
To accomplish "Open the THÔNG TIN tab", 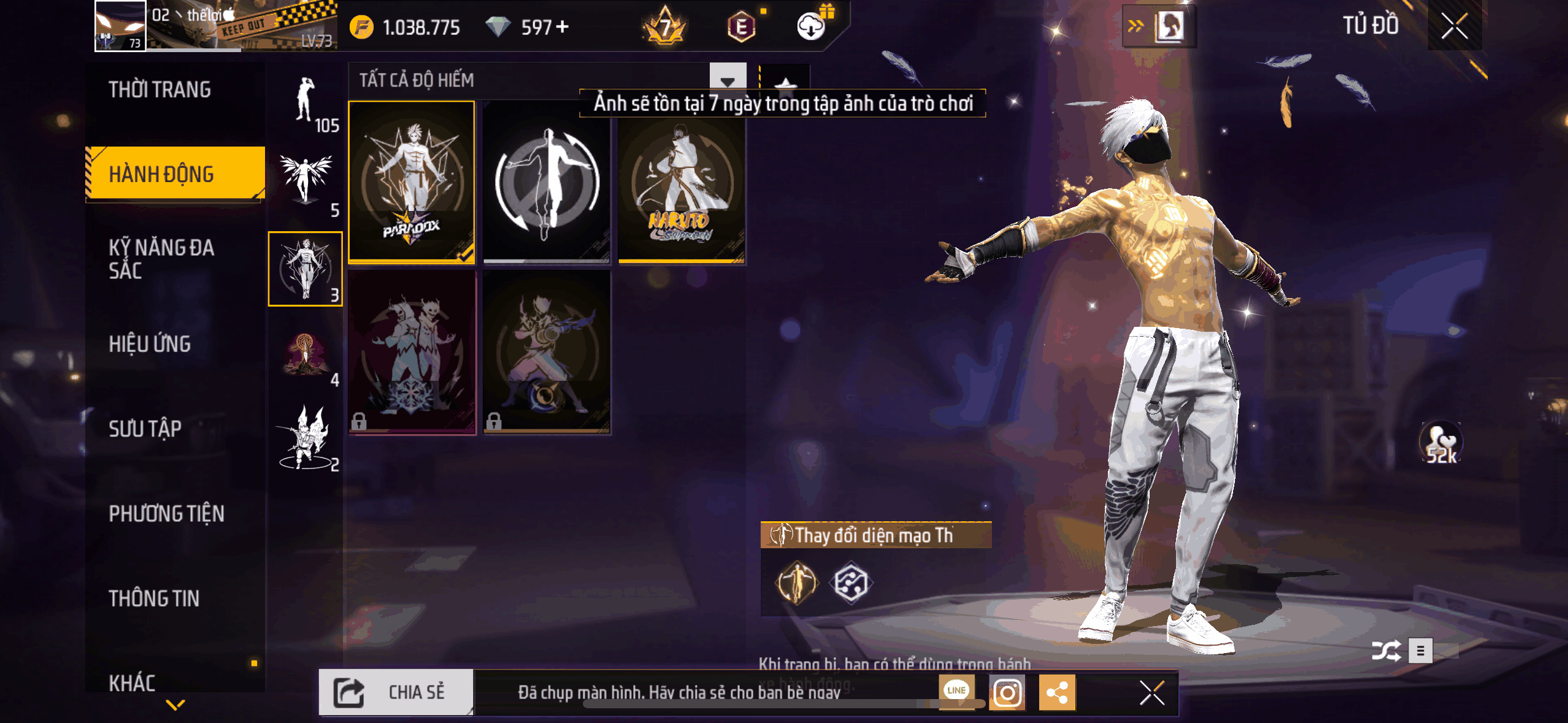I will (155, 599).
